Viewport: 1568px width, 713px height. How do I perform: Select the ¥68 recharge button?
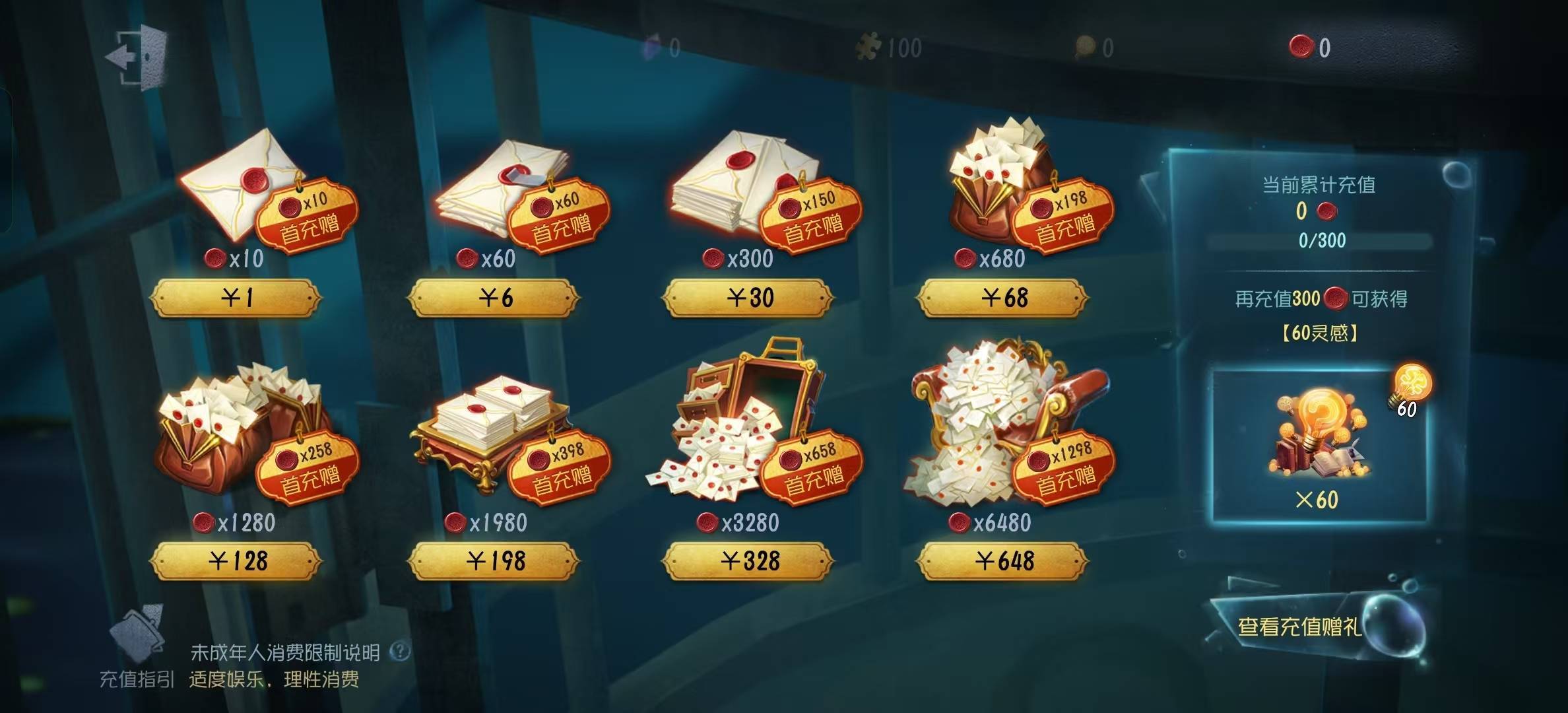1003,298
